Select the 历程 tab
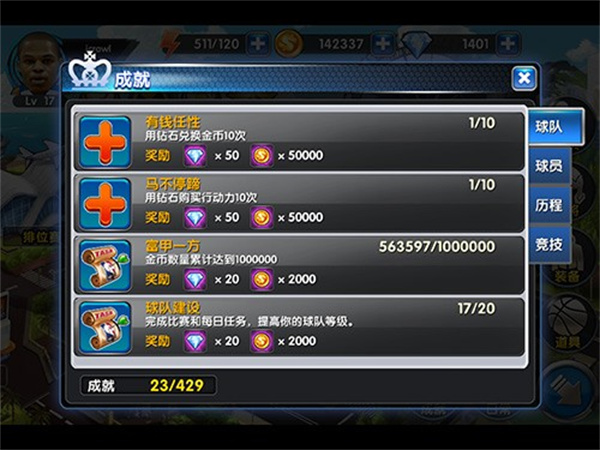This screenshot has width=600, height=450. [547, 203]
